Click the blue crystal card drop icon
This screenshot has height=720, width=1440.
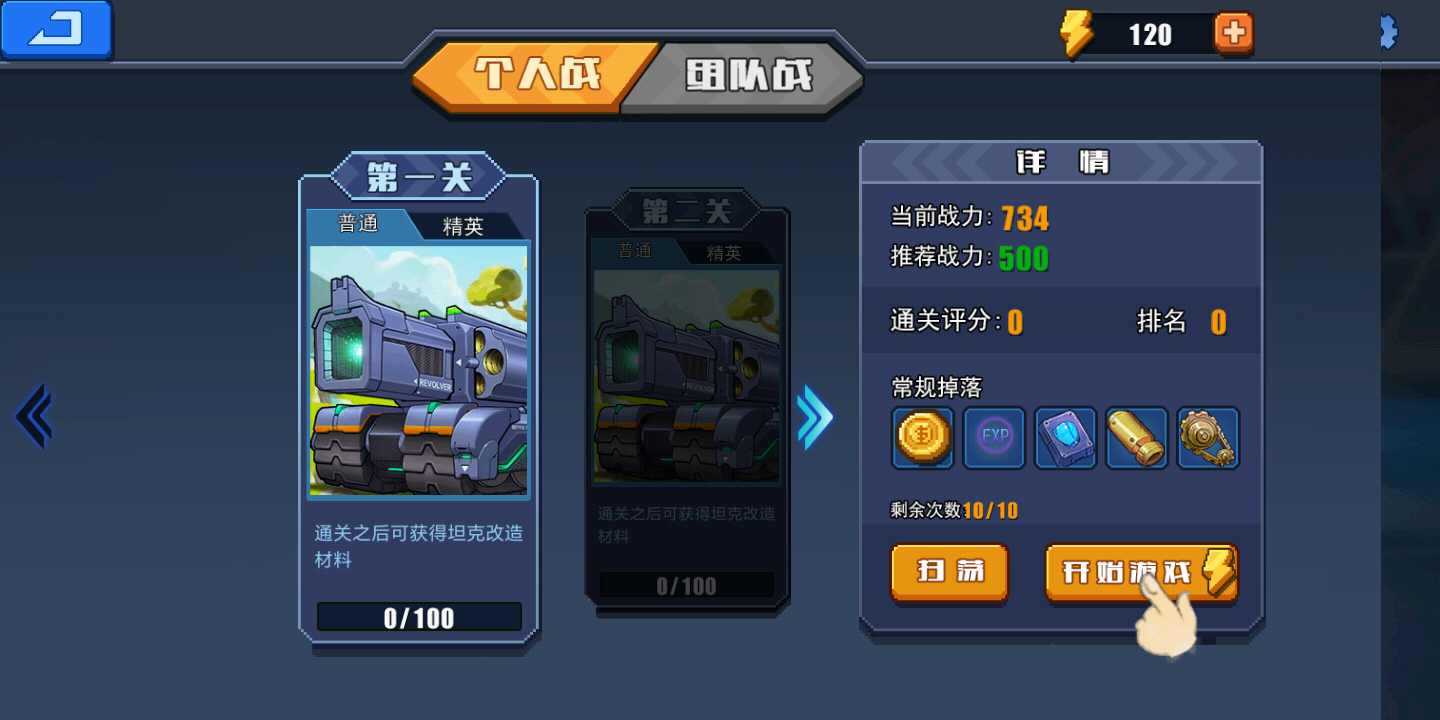(x=1065, y=438)
